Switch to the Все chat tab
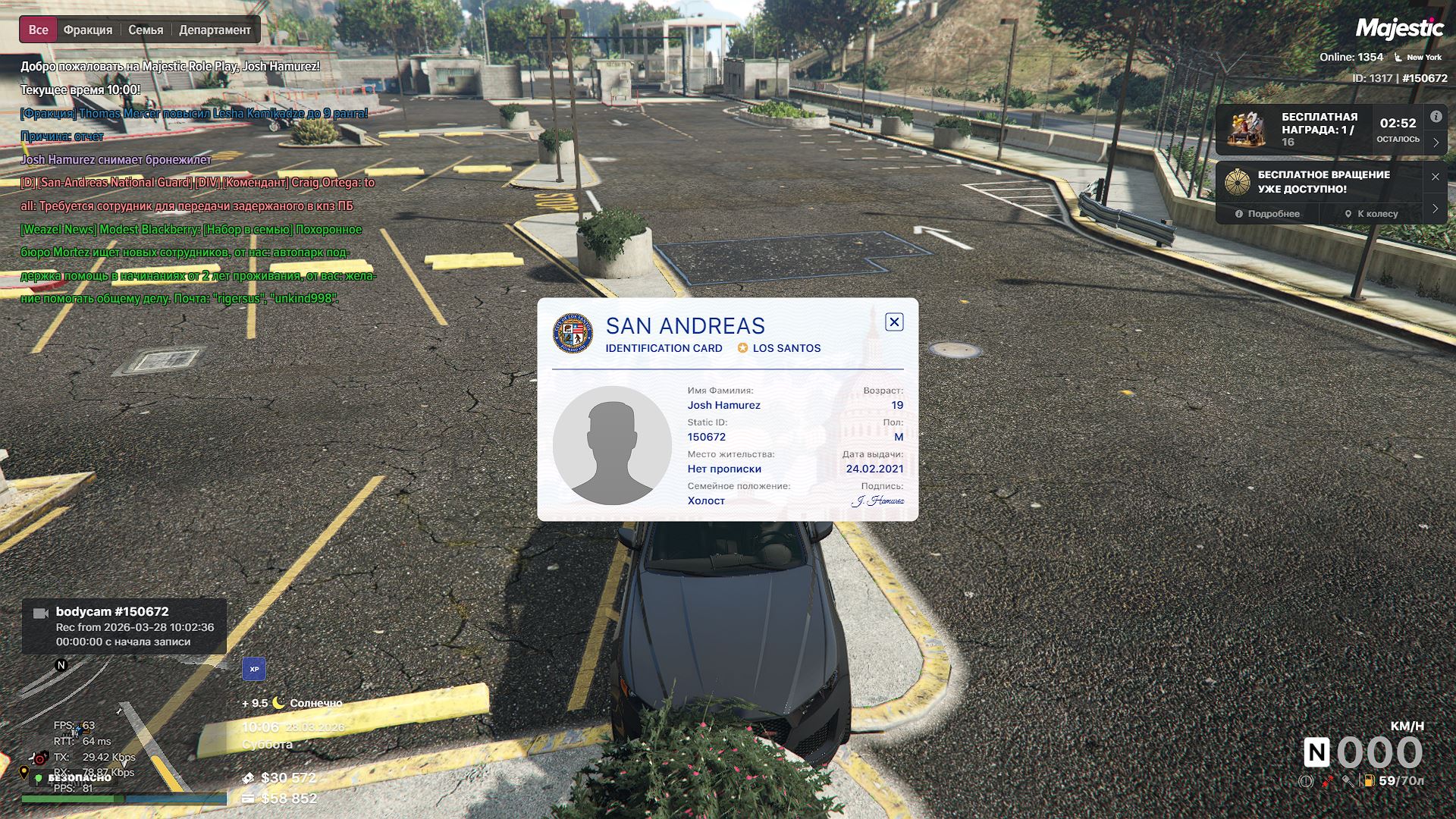The height and width of the screenshot is (819, 1456). click(38, 30)
